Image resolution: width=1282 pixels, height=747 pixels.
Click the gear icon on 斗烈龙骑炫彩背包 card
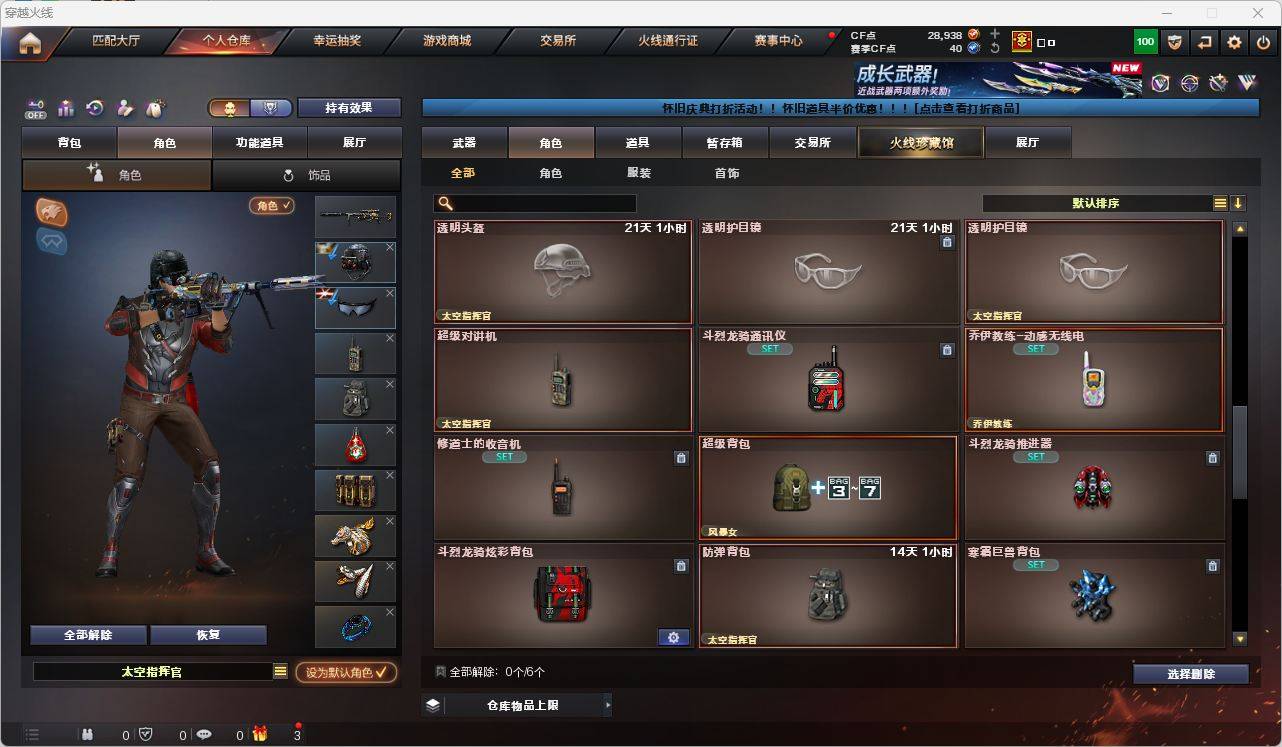pyautogui.click(x=674, y=637)
